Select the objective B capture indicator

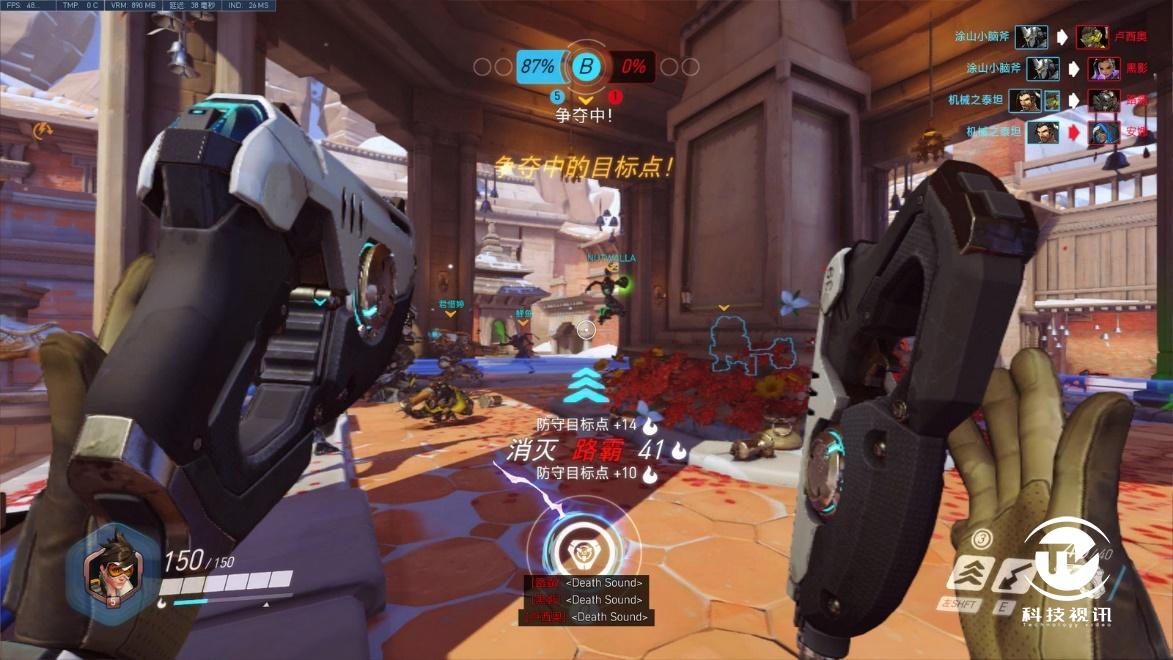[587, 67]
